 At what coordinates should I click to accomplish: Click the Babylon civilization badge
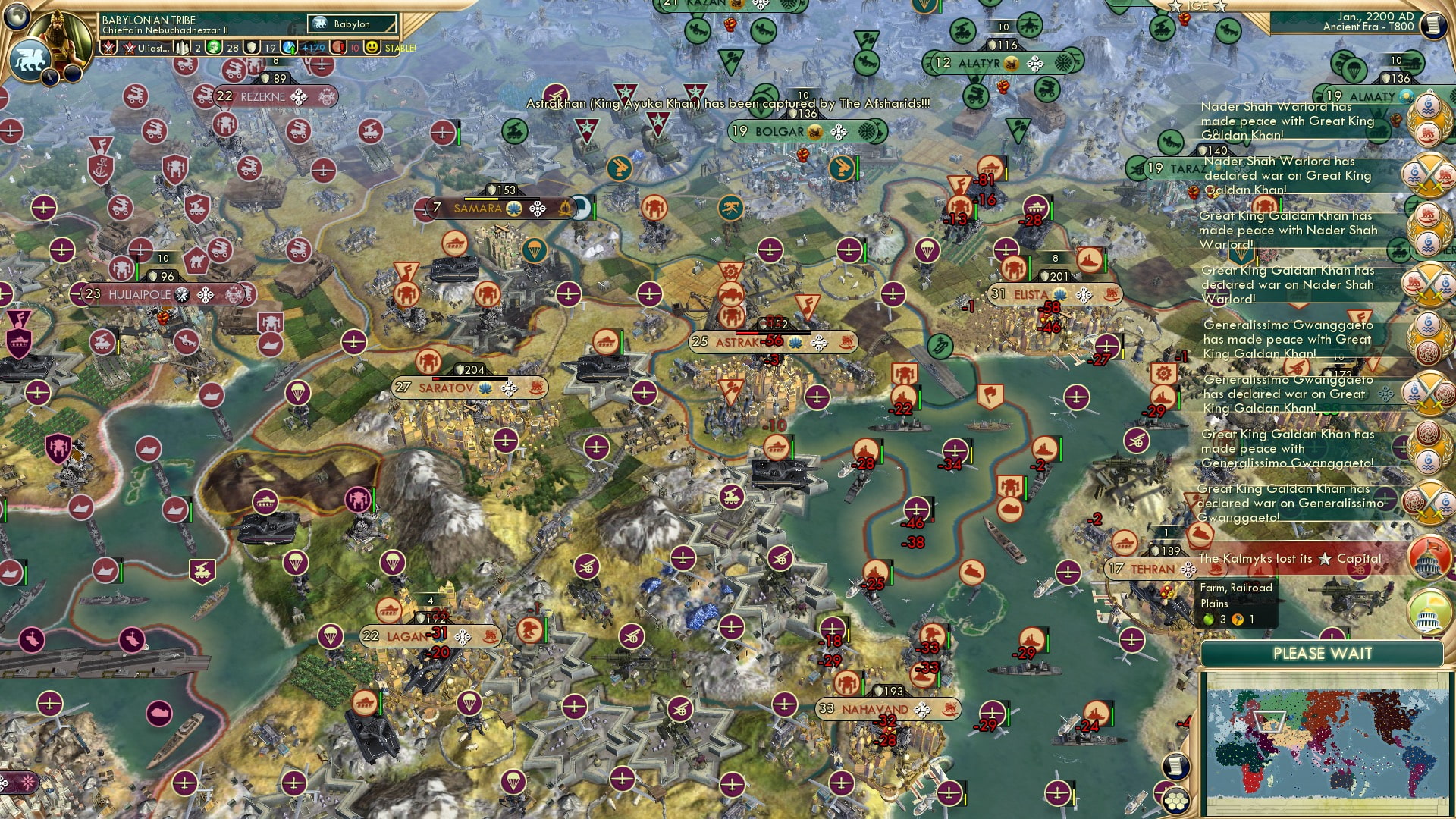tap(322, 24)
